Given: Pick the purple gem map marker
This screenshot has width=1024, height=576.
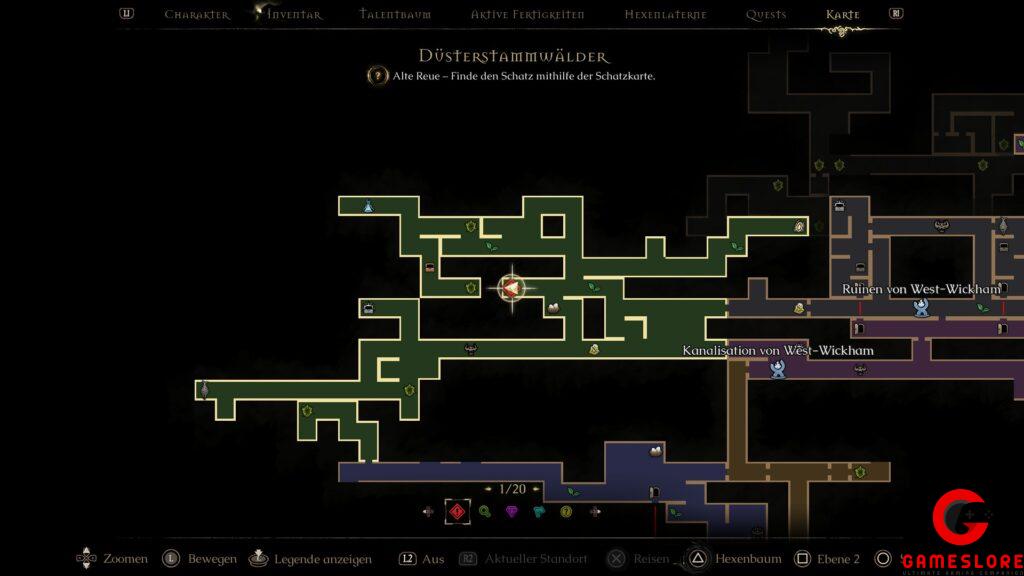Looking at the screenshot, I should (x=512, y=512).
